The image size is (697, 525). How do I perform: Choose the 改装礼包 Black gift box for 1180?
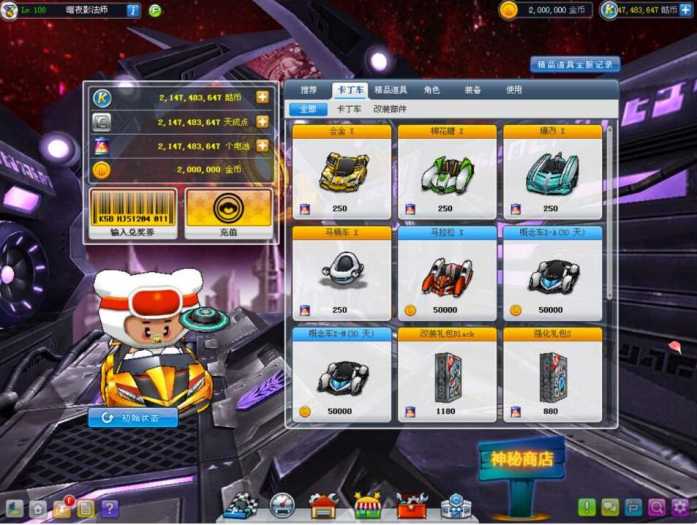point(446,375)
